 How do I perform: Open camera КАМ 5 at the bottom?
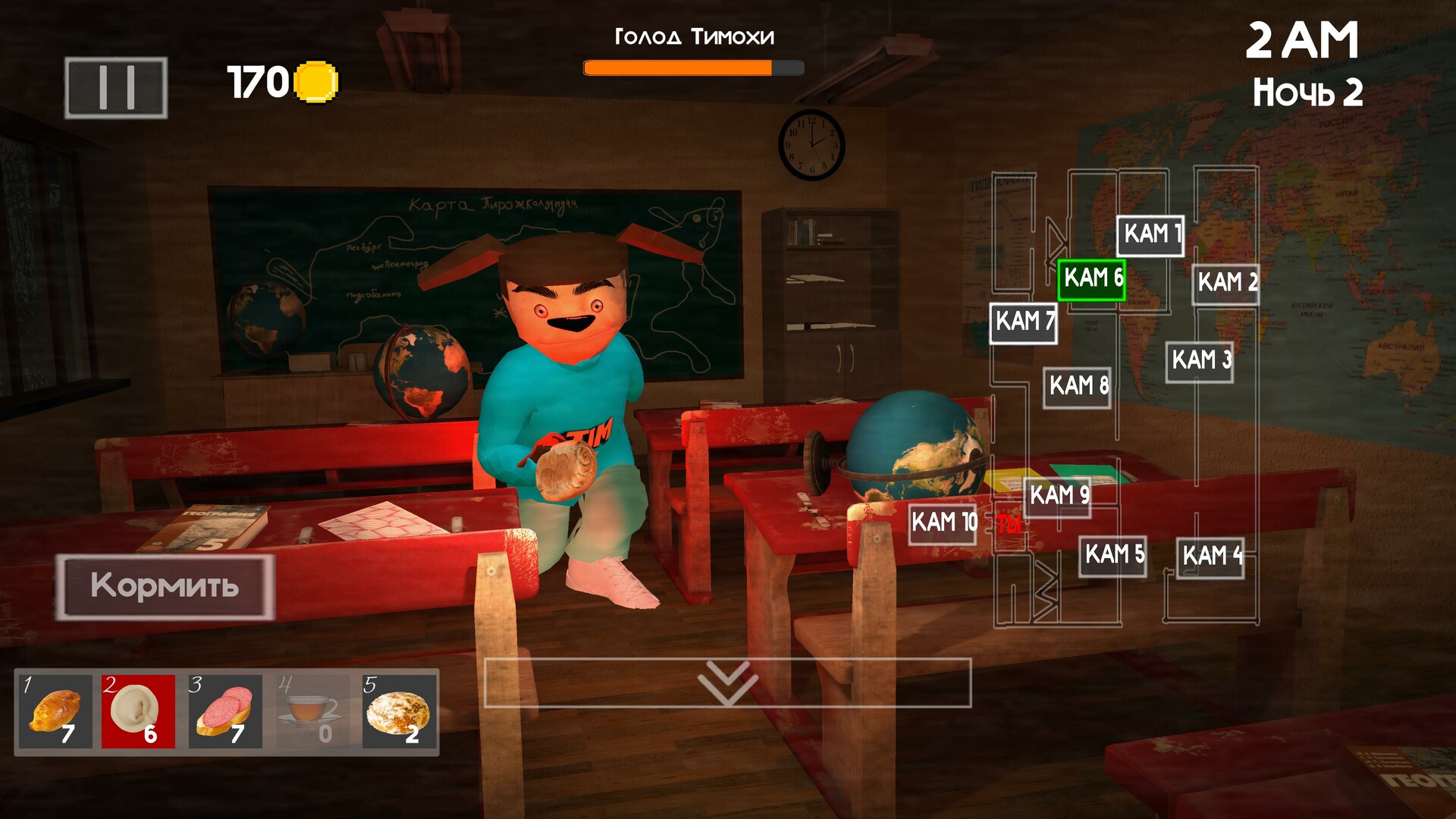[1112, 554]
